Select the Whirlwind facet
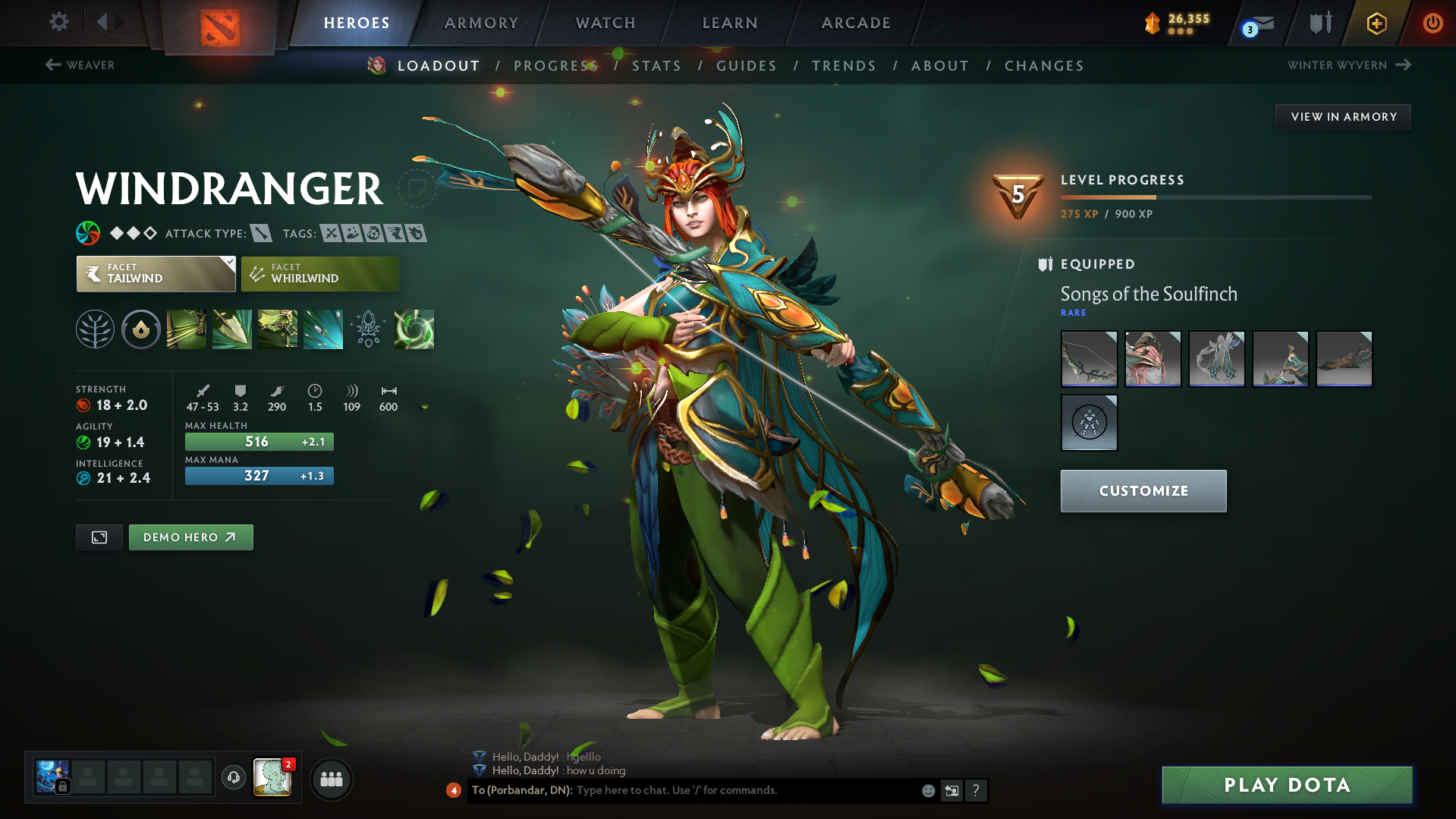1456x819 pixels. (x=319, y=273)
